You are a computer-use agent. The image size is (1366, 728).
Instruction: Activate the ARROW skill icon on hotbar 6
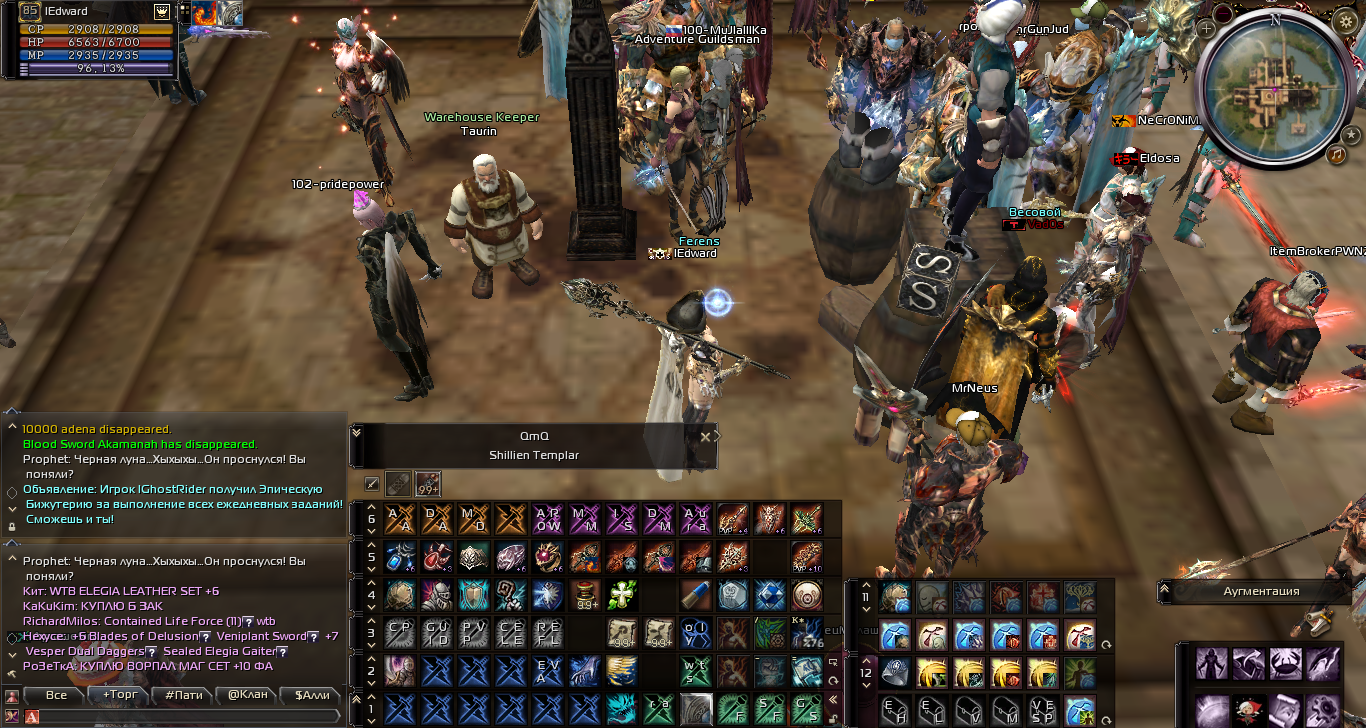tap(547, 519)
